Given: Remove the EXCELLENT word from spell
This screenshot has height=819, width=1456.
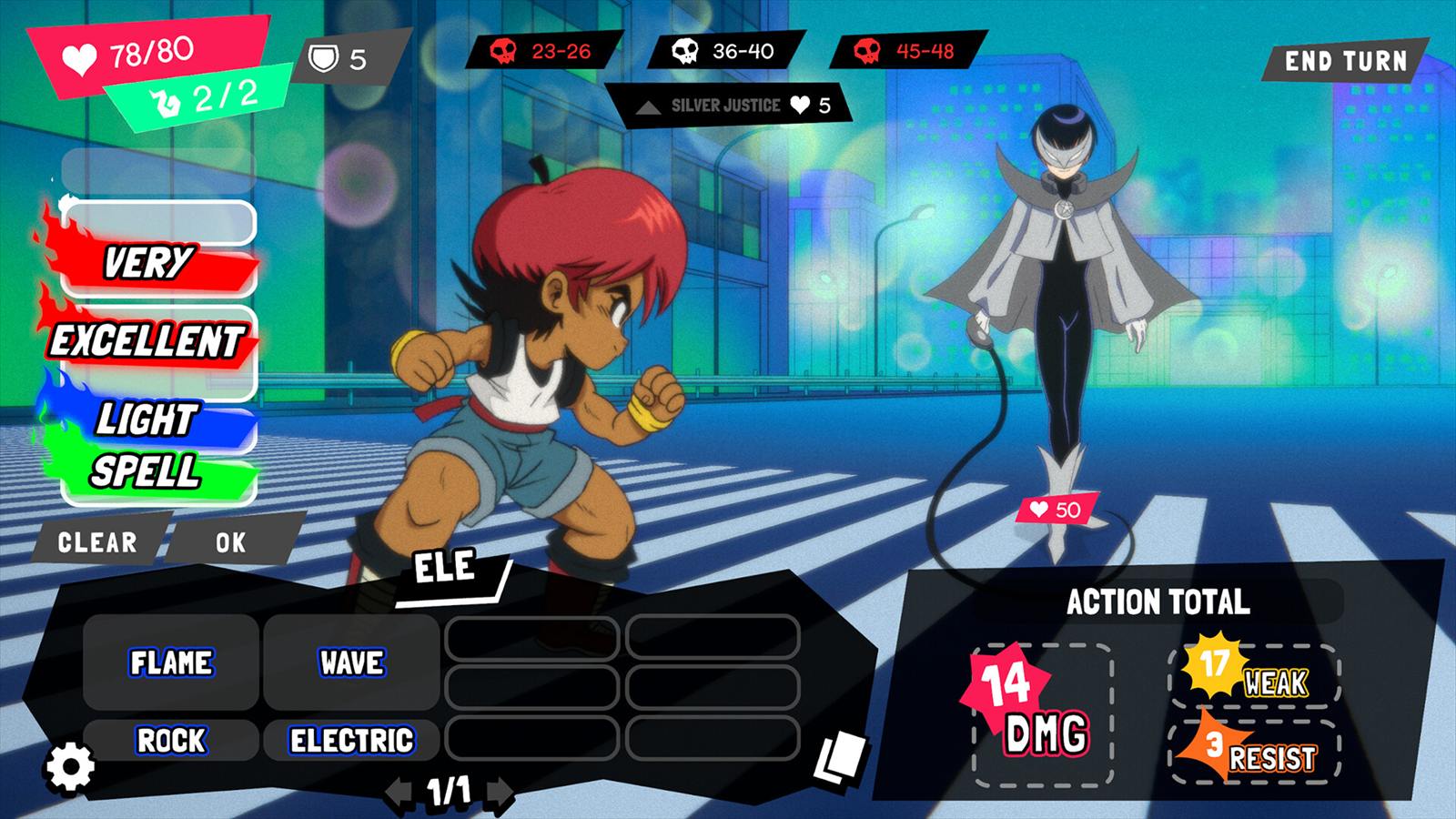Looking at the screenshot, I should [x=147, y=341].
